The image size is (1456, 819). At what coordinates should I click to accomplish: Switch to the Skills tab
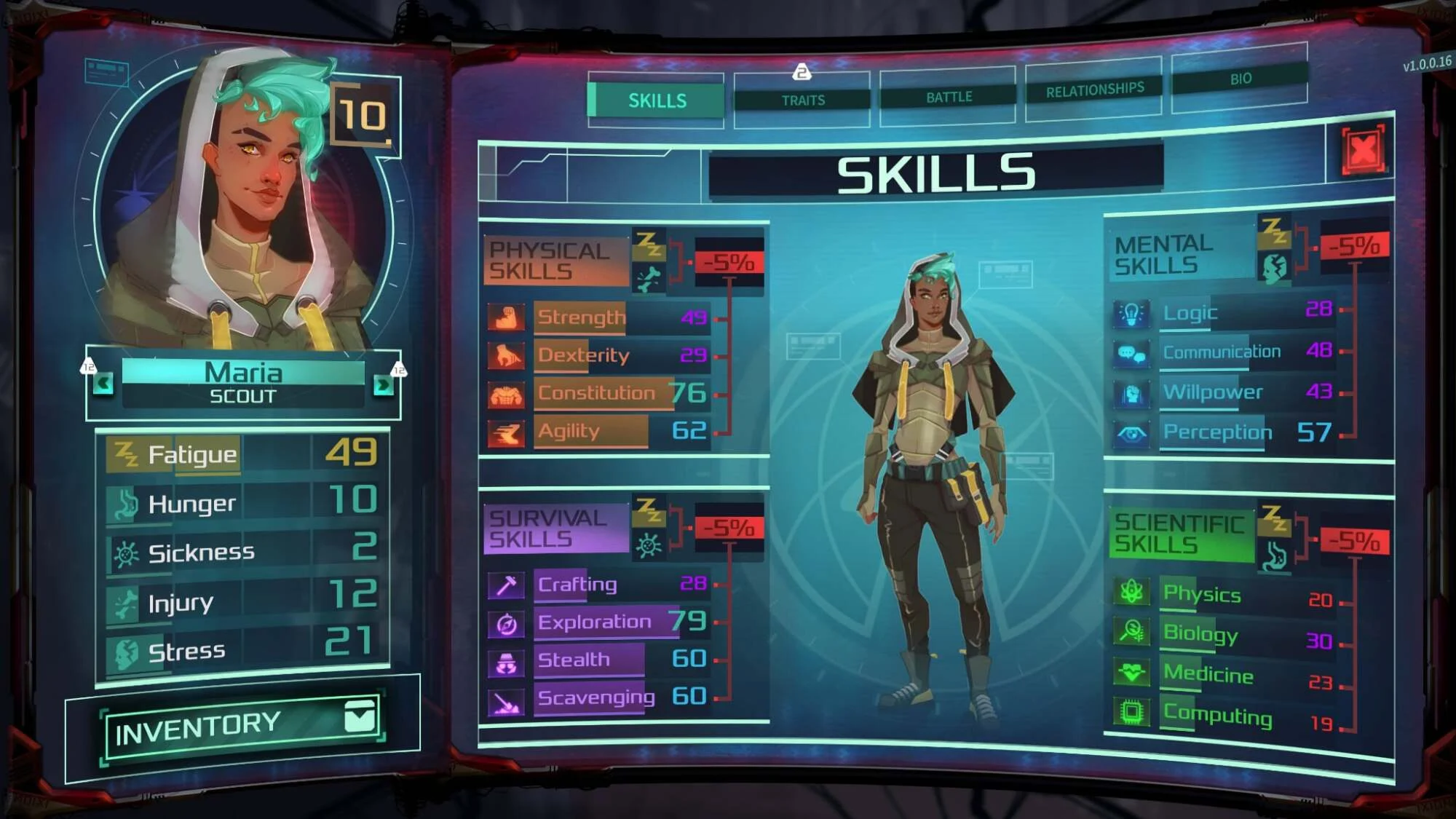pyautogui.click(x=657, y=100)
